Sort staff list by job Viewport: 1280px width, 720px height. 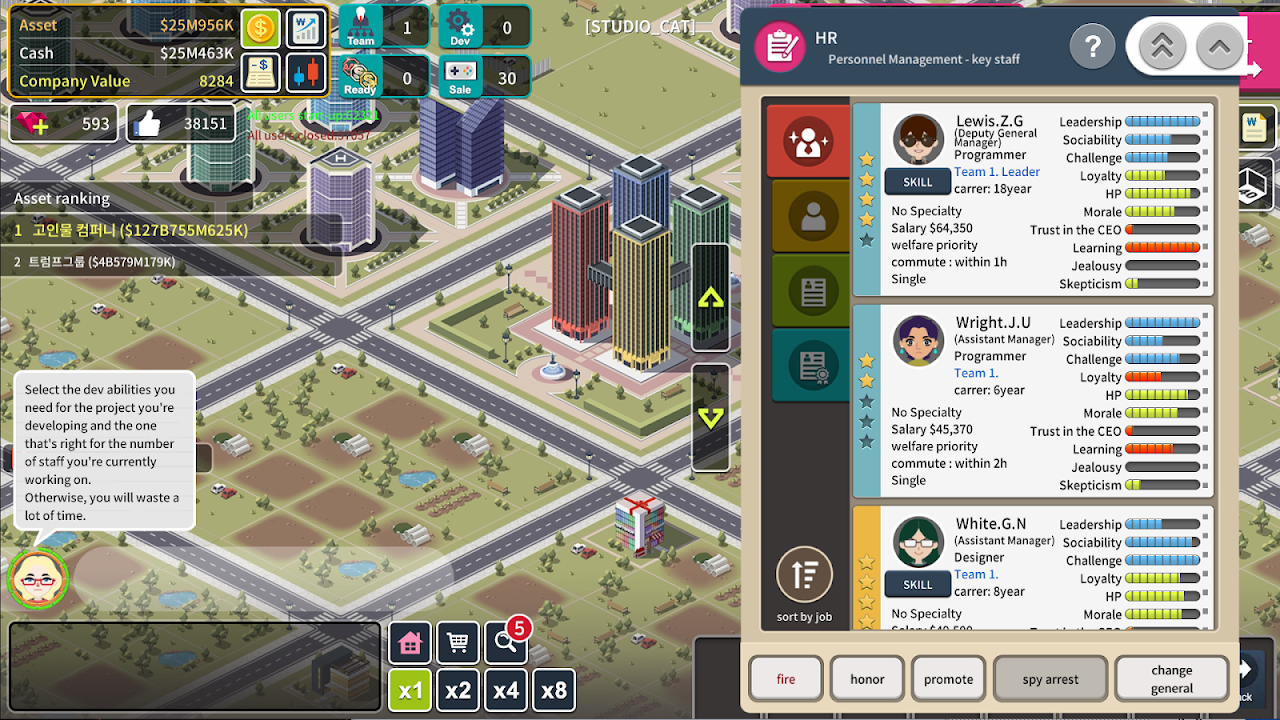[x=804, y=581]
